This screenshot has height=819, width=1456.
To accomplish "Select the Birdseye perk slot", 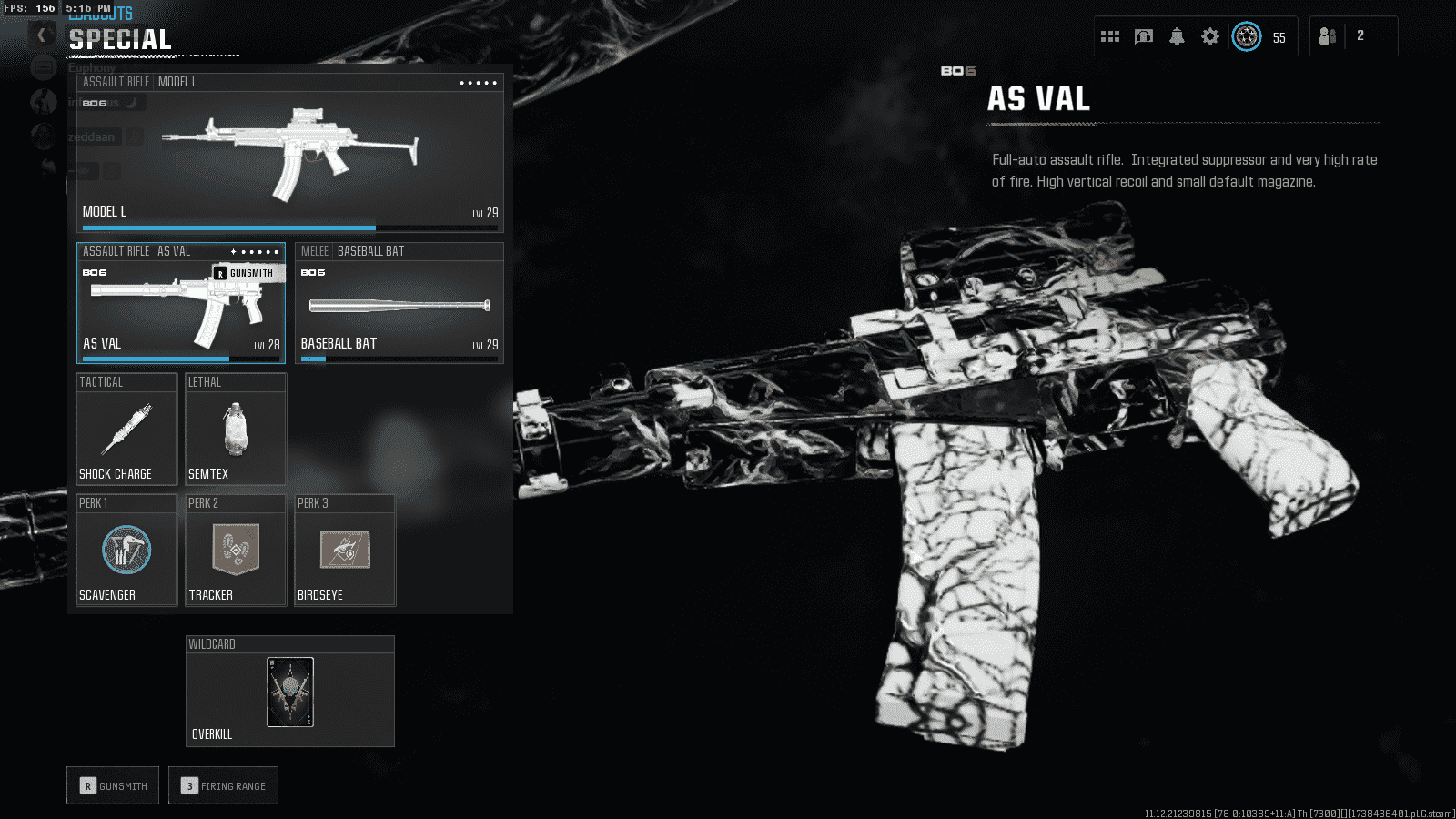I will click(345, 551).
